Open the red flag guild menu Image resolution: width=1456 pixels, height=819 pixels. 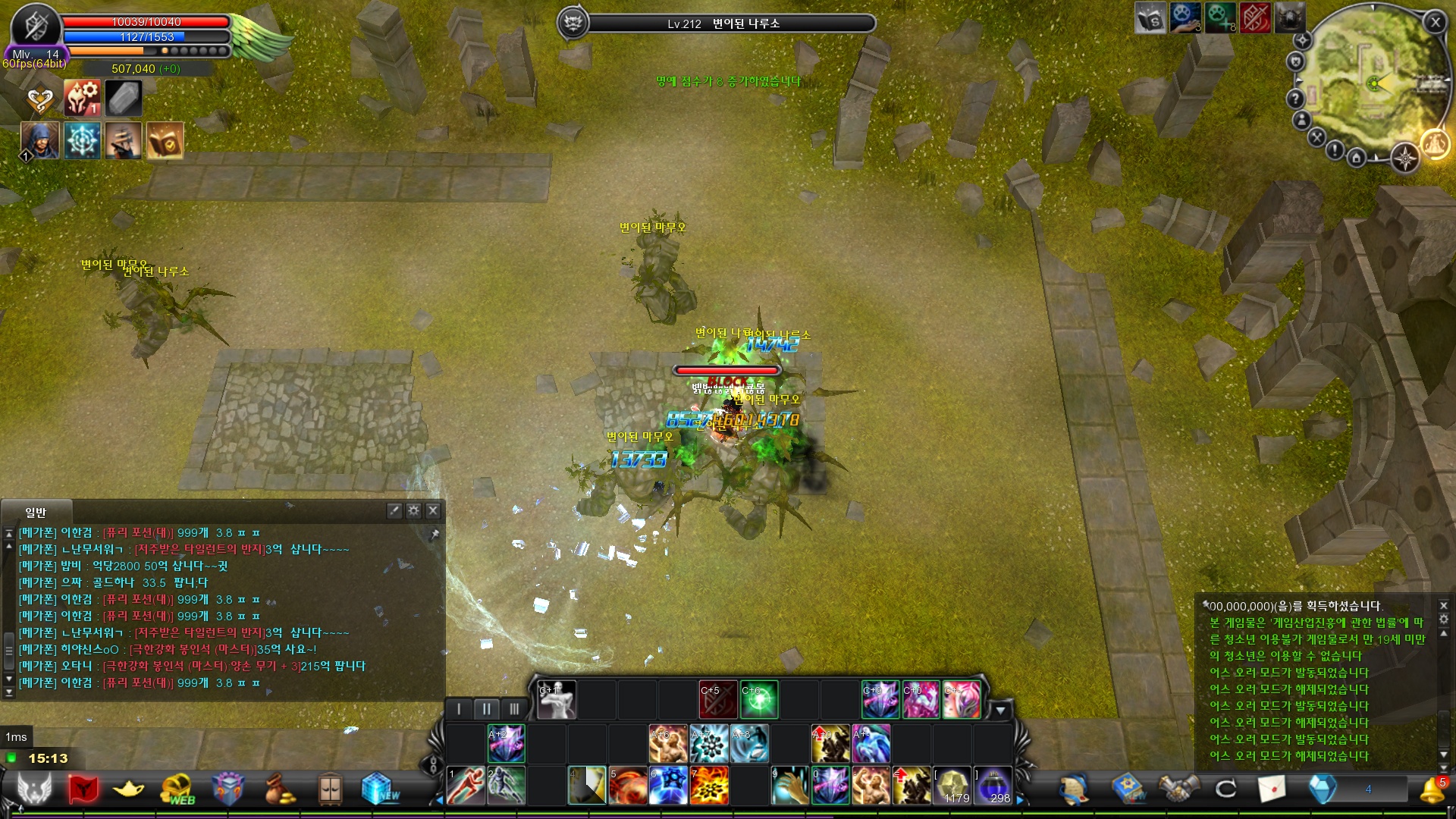tap(83, 789)
